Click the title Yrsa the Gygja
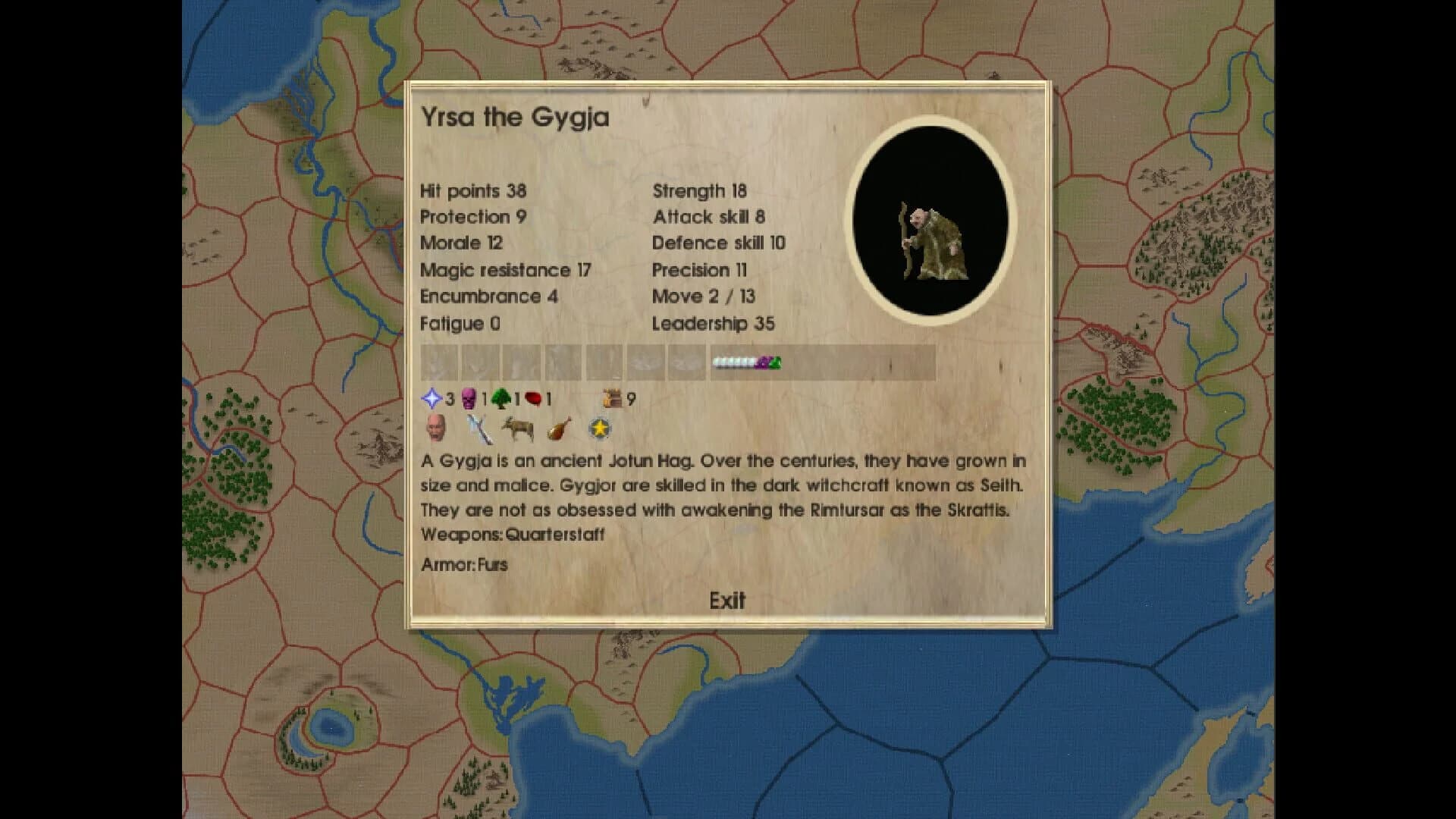Viewport: 1456px width, 819px height. click(x=514, y=117)
